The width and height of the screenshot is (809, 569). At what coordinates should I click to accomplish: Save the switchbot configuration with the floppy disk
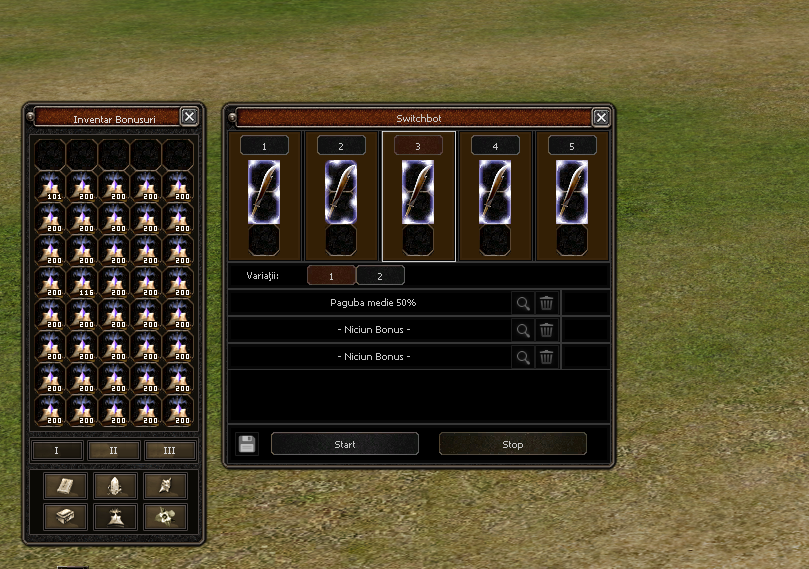point(247,444)
